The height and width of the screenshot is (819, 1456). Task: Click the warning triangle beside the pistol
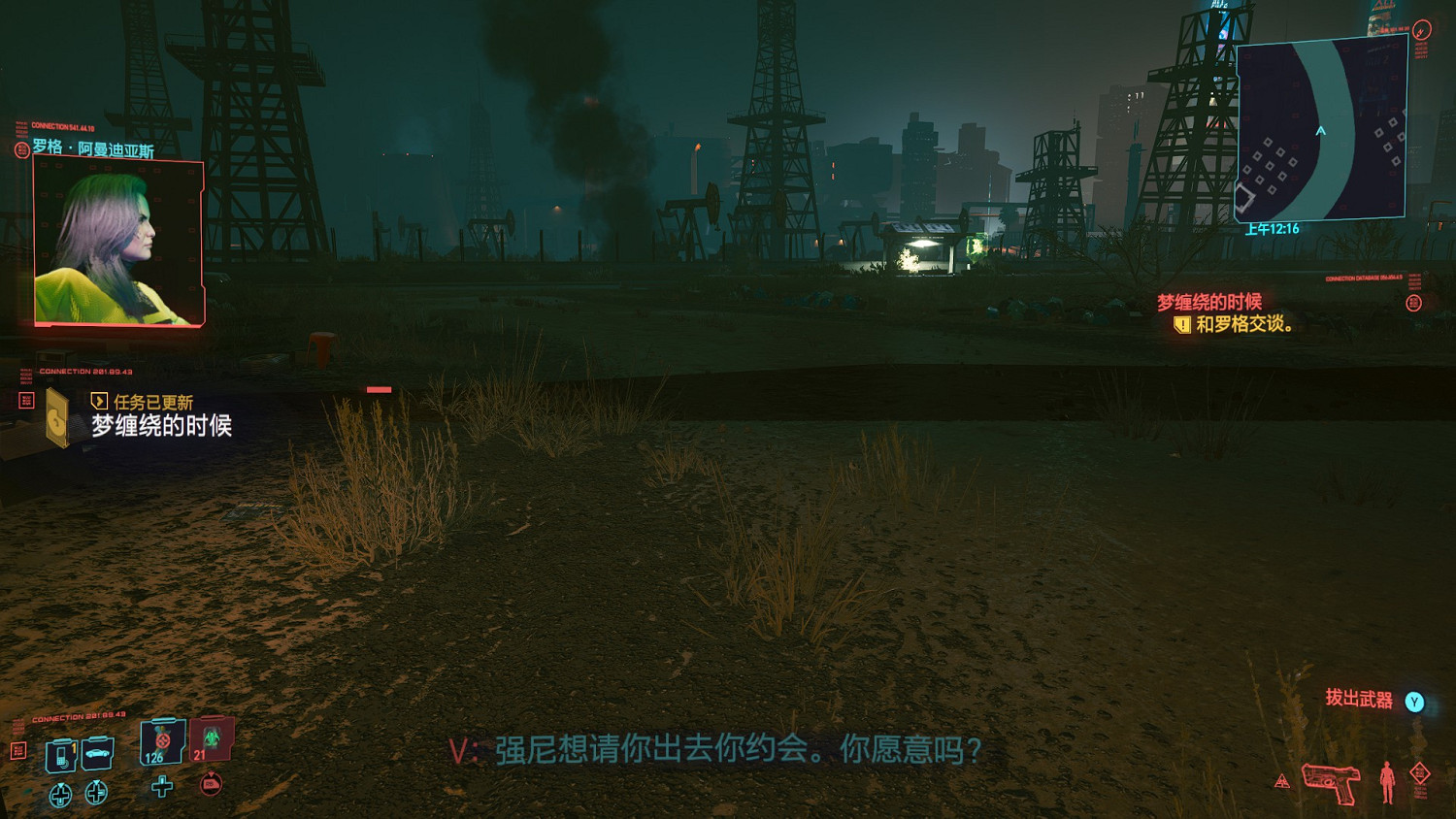(1282, 780)
